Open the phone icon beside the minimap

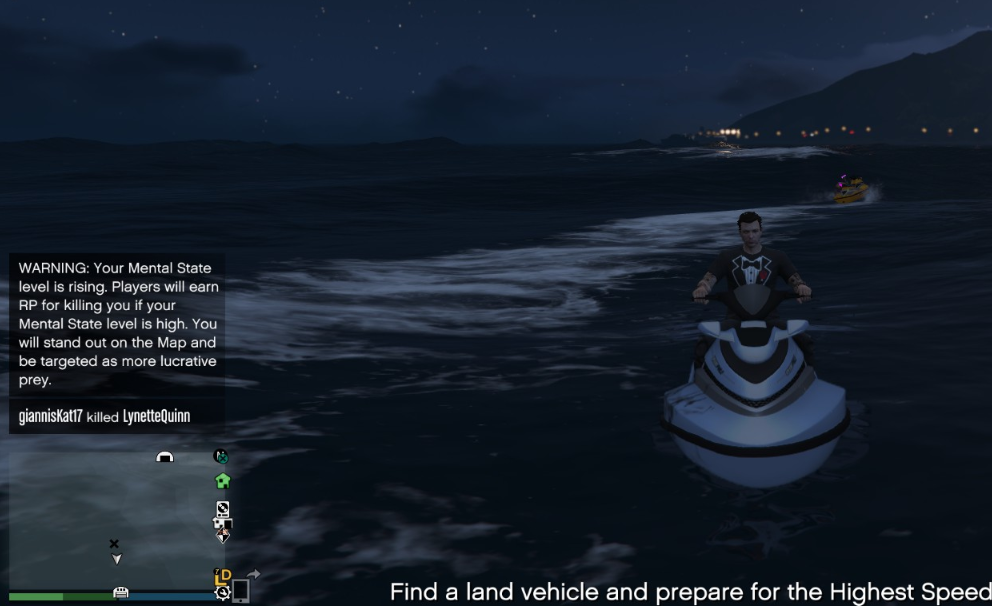click(x=241, y=591)
